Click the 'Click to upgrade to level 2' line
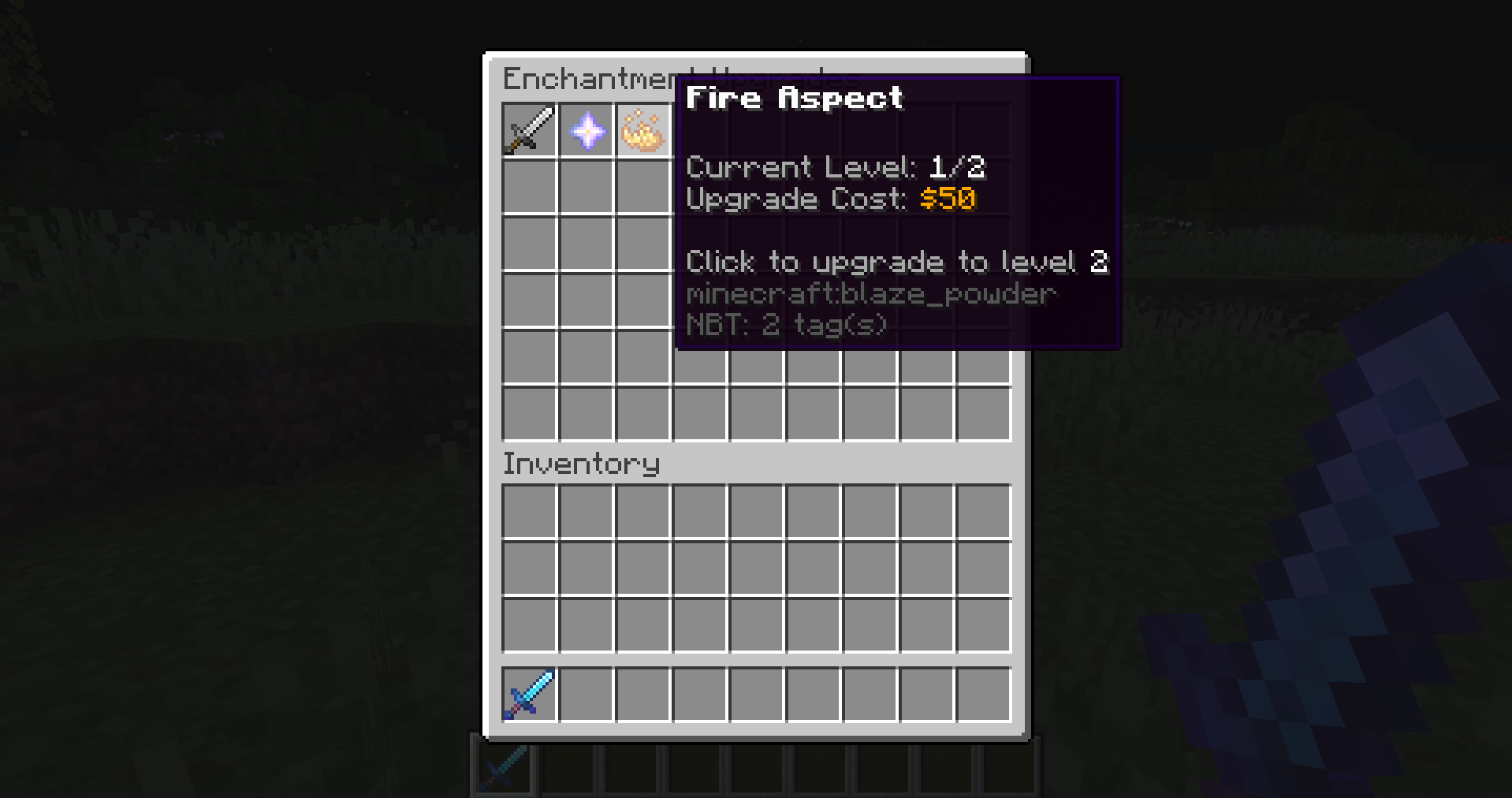The height and width of the screenshot is (798, 1512). point(896,262)
